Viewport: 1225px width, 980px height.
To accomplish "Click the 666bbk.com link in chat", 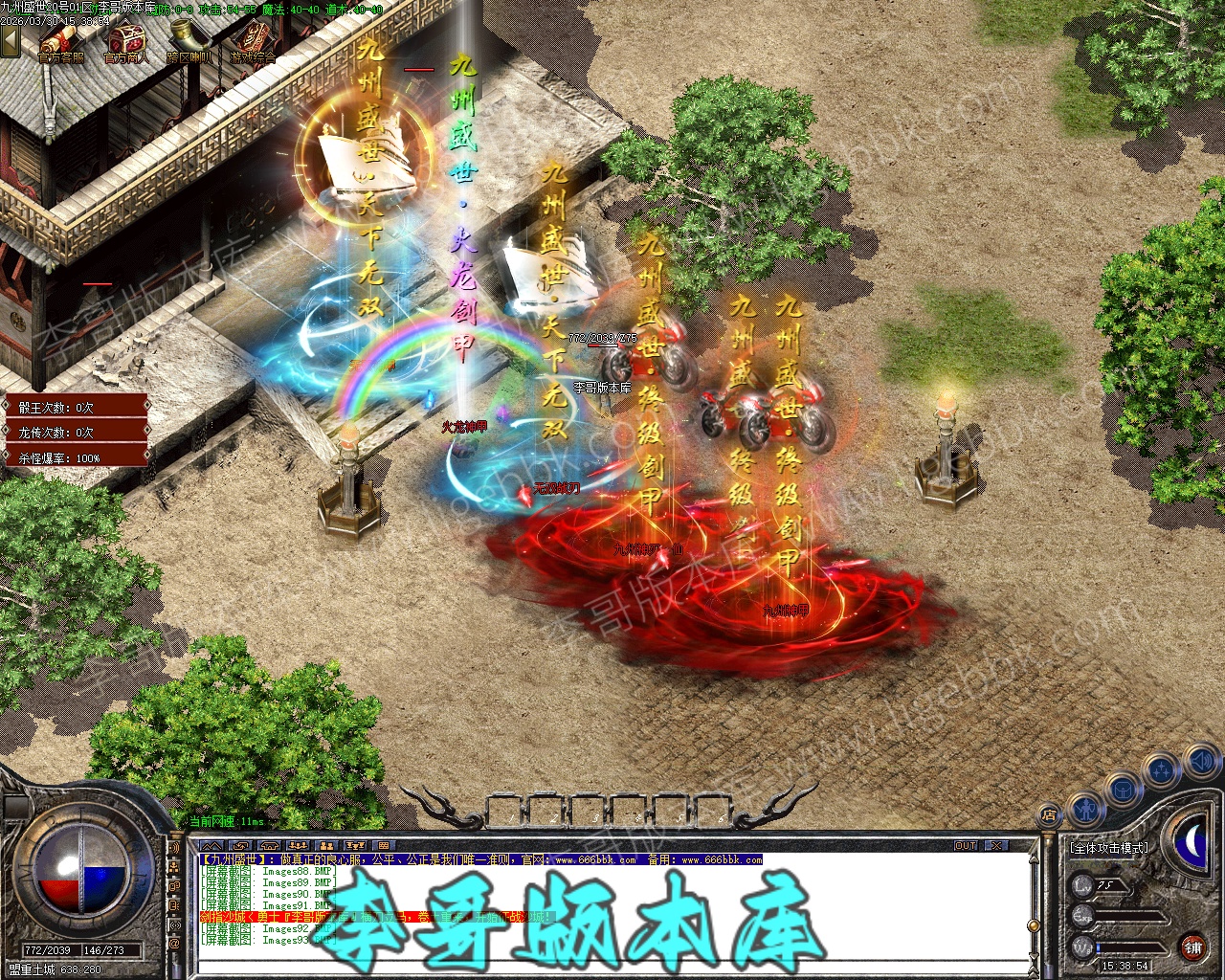I will (593, 859).
